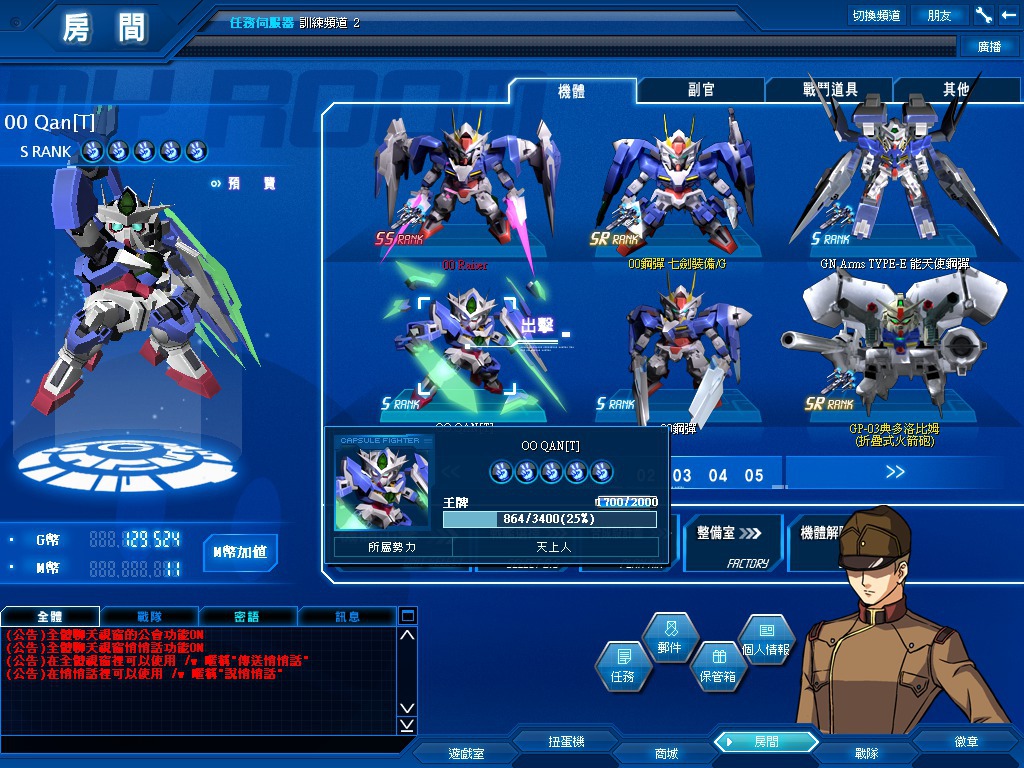Go to next unit page arrow
Image resolution: width=1024 pixels, height=768 pixels.
(893, 472)
